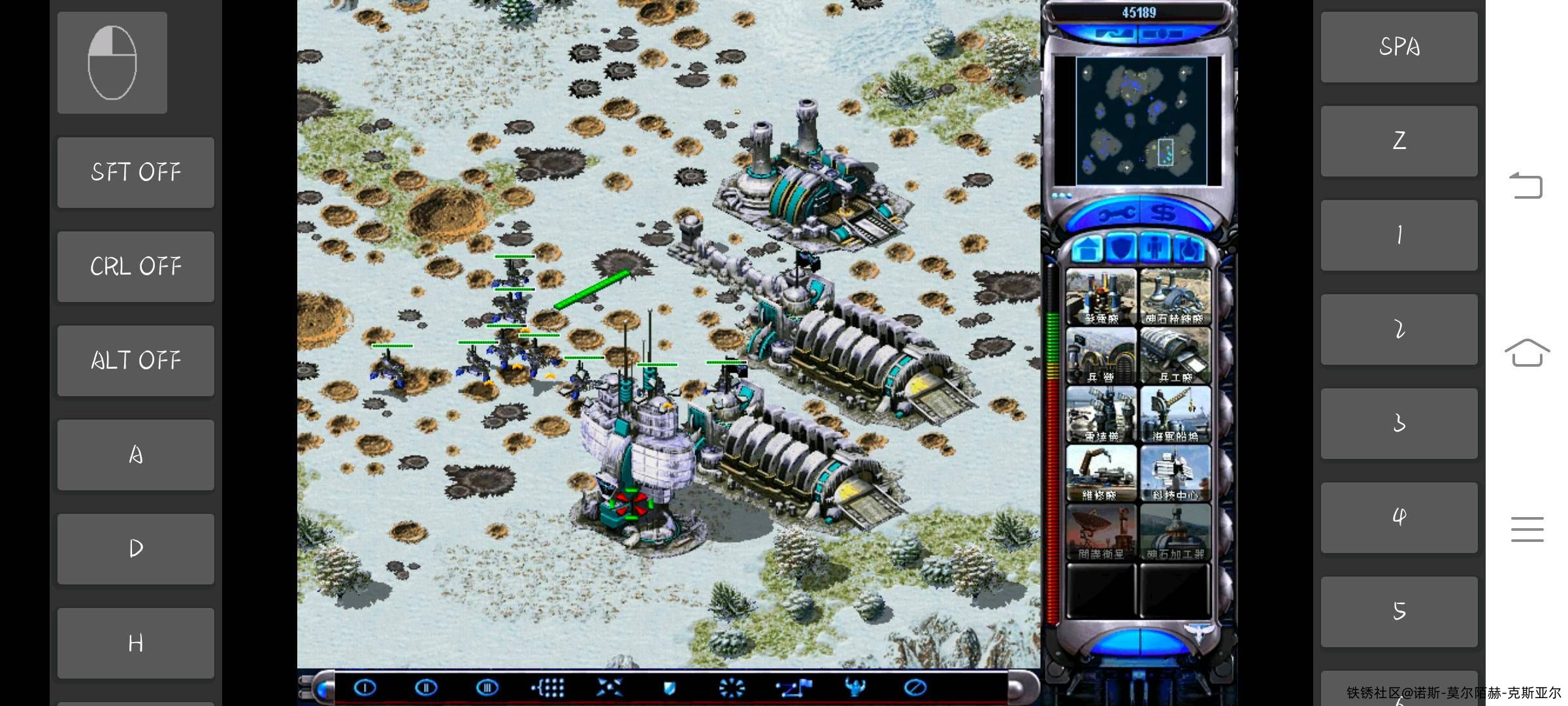This screenshot has width=1568, height=706.
Task: Build the power plant (發電廠)
Action: (1101, 297)
